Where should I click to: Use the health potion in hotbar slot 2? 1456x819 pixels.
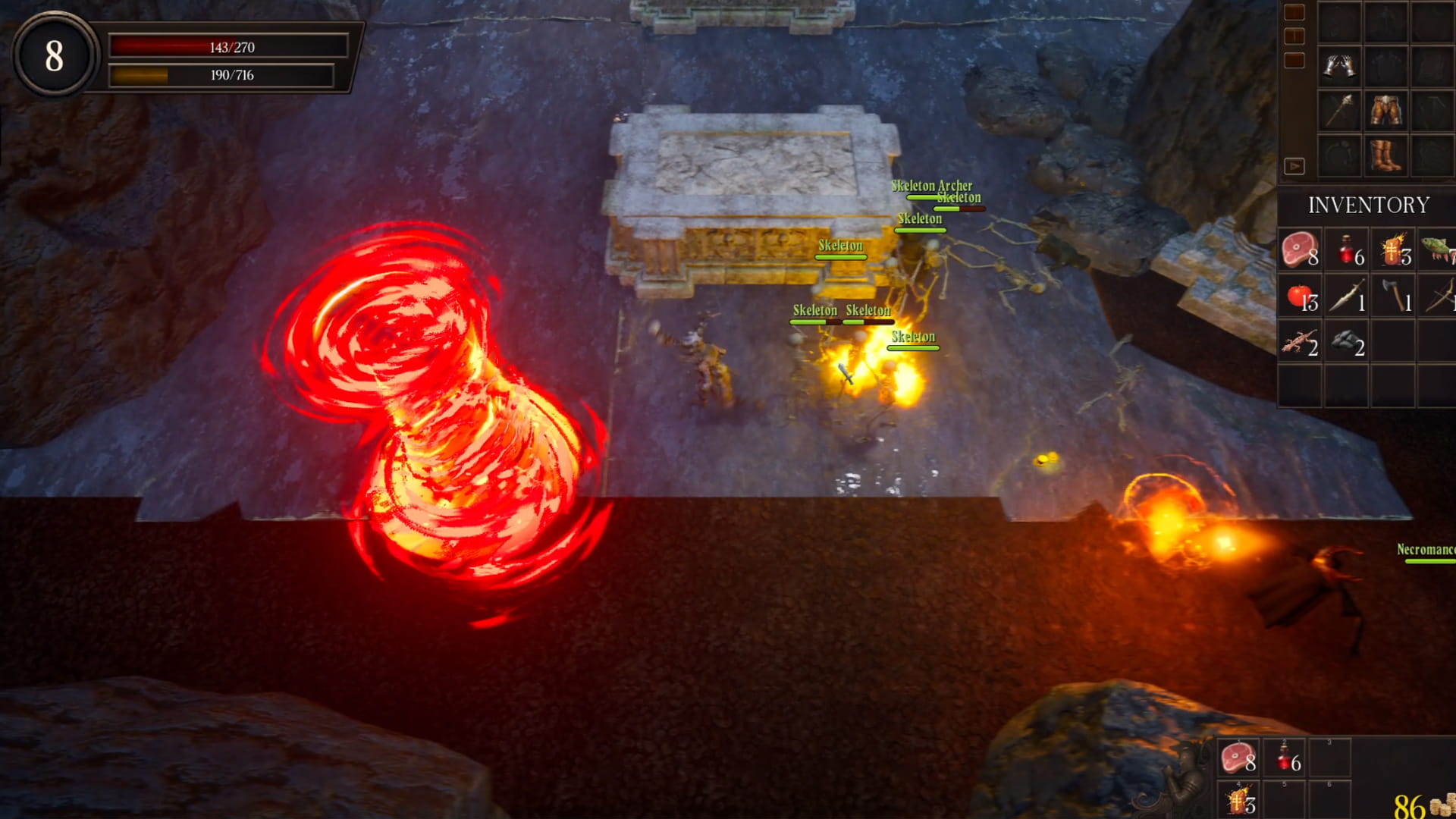(1284, 758)
